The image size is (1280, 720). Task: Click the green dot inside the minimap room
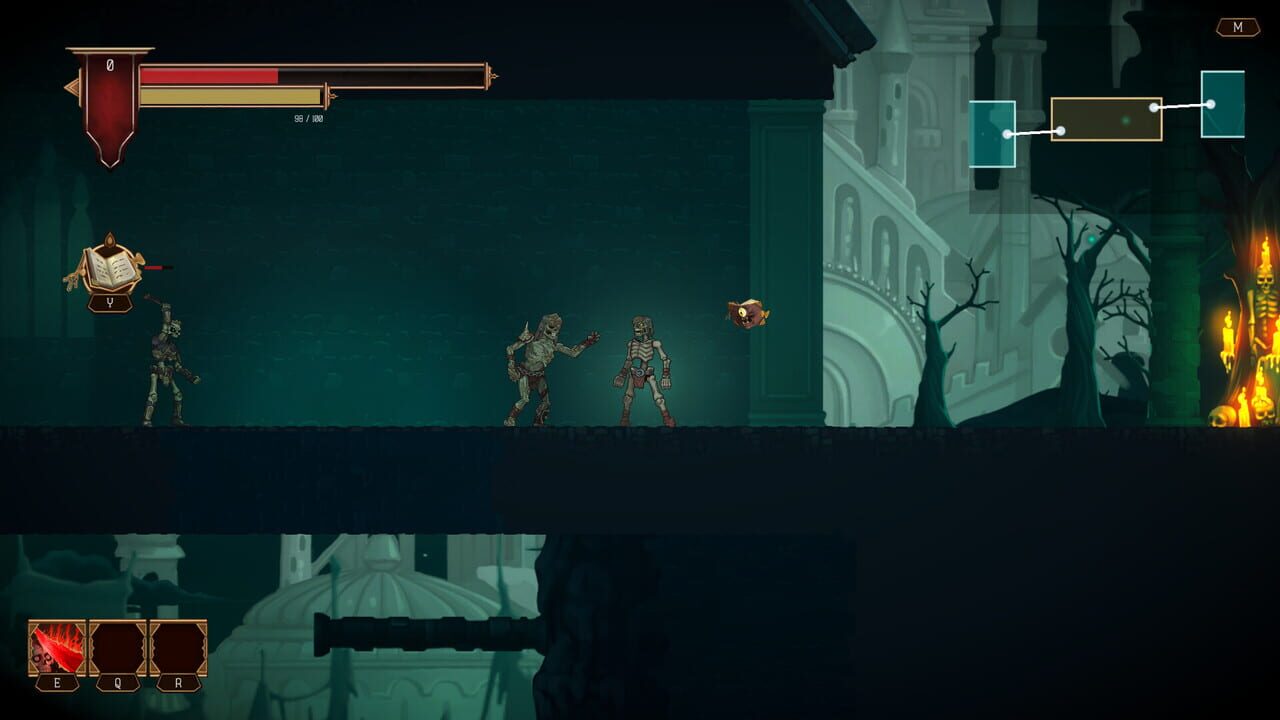point(1126,120)
